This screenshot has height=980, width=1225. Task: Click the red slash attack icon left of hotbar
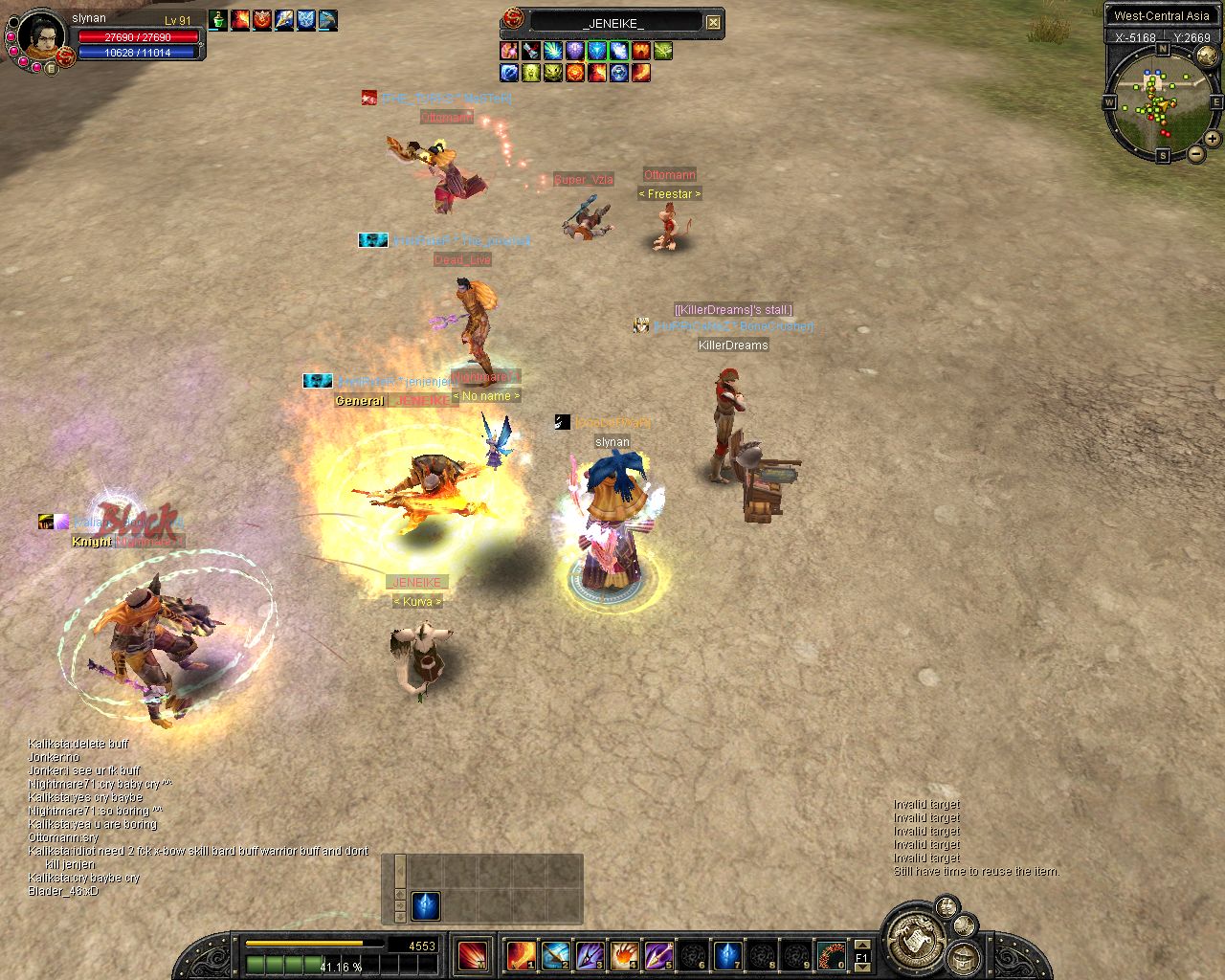click(472, 955)
